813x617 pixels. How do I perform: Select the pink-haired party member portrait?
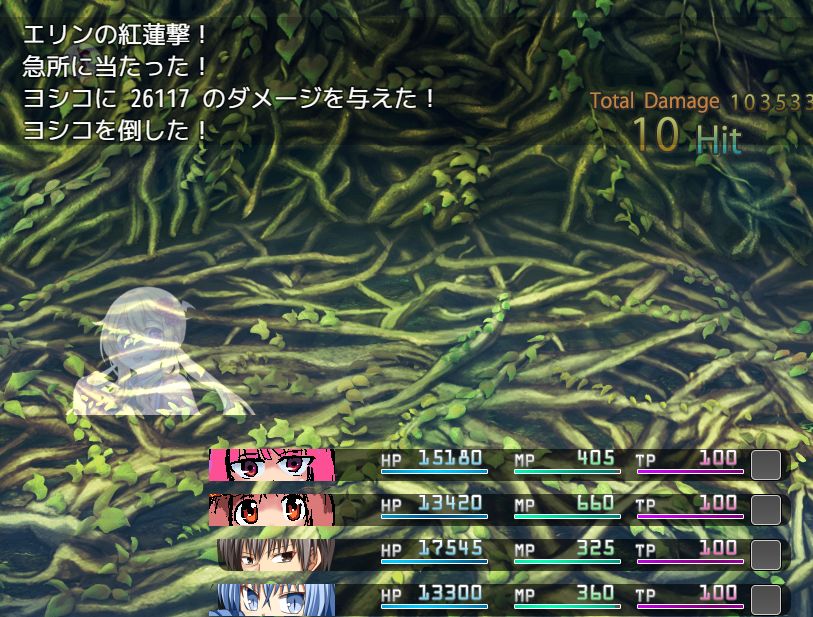[270, 465]
